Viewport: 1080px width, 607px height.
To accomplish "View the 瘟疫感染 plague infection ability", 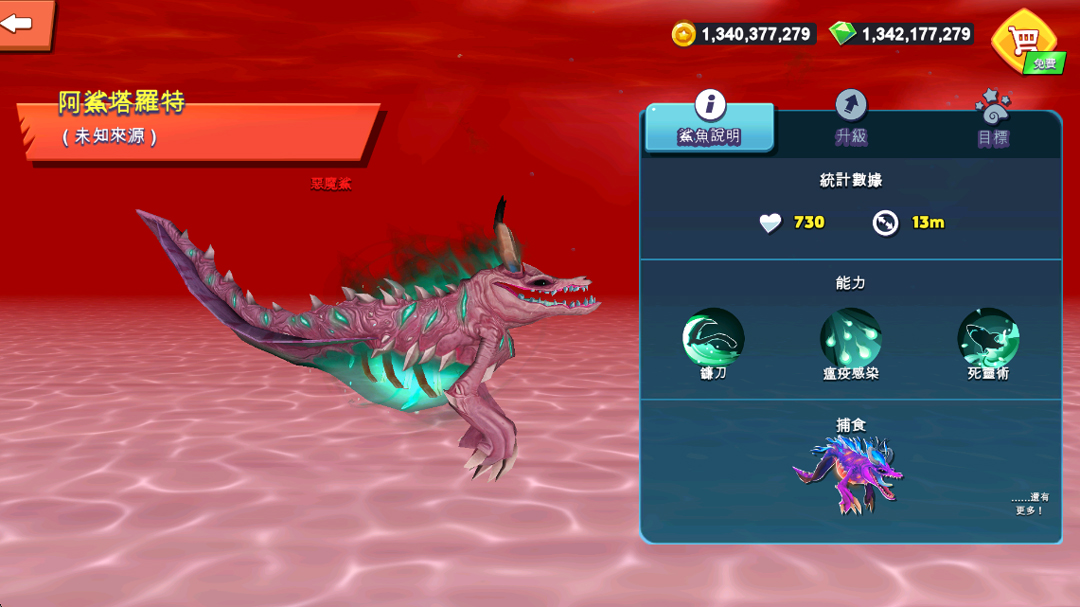I will coord(850,338).
